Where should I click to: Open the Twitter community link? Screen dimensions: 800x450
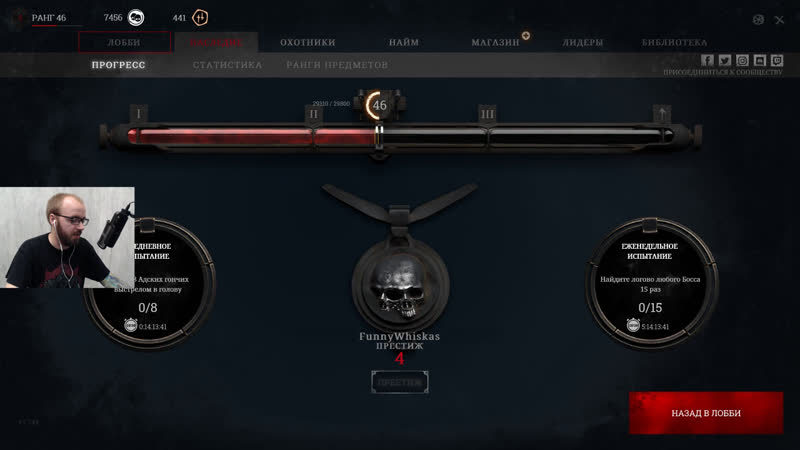pyautogui.click(x=725, y=60)
